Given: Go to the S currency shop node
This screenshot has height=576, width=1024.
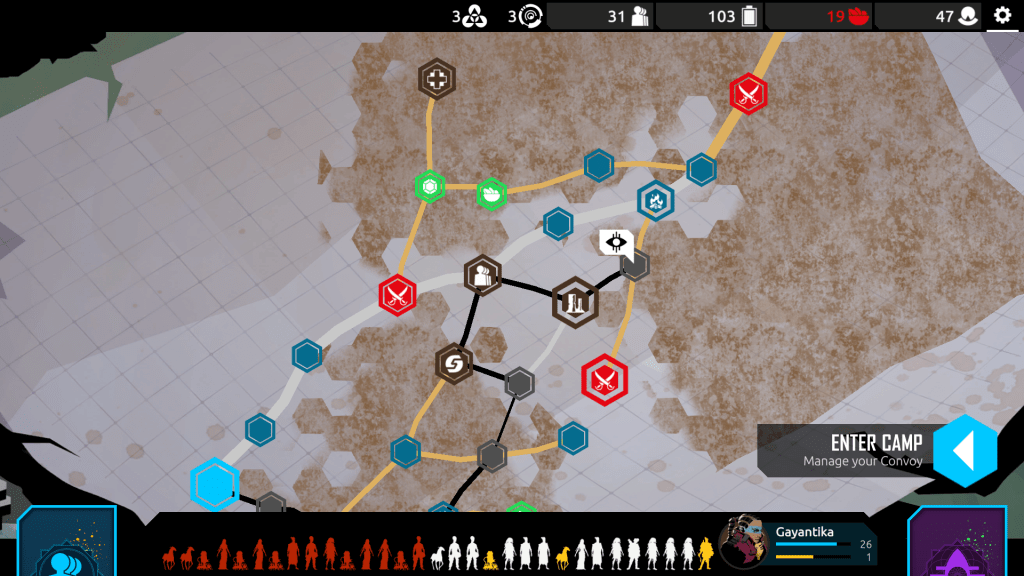Looking at the screenshot, I should coord(454,364).
